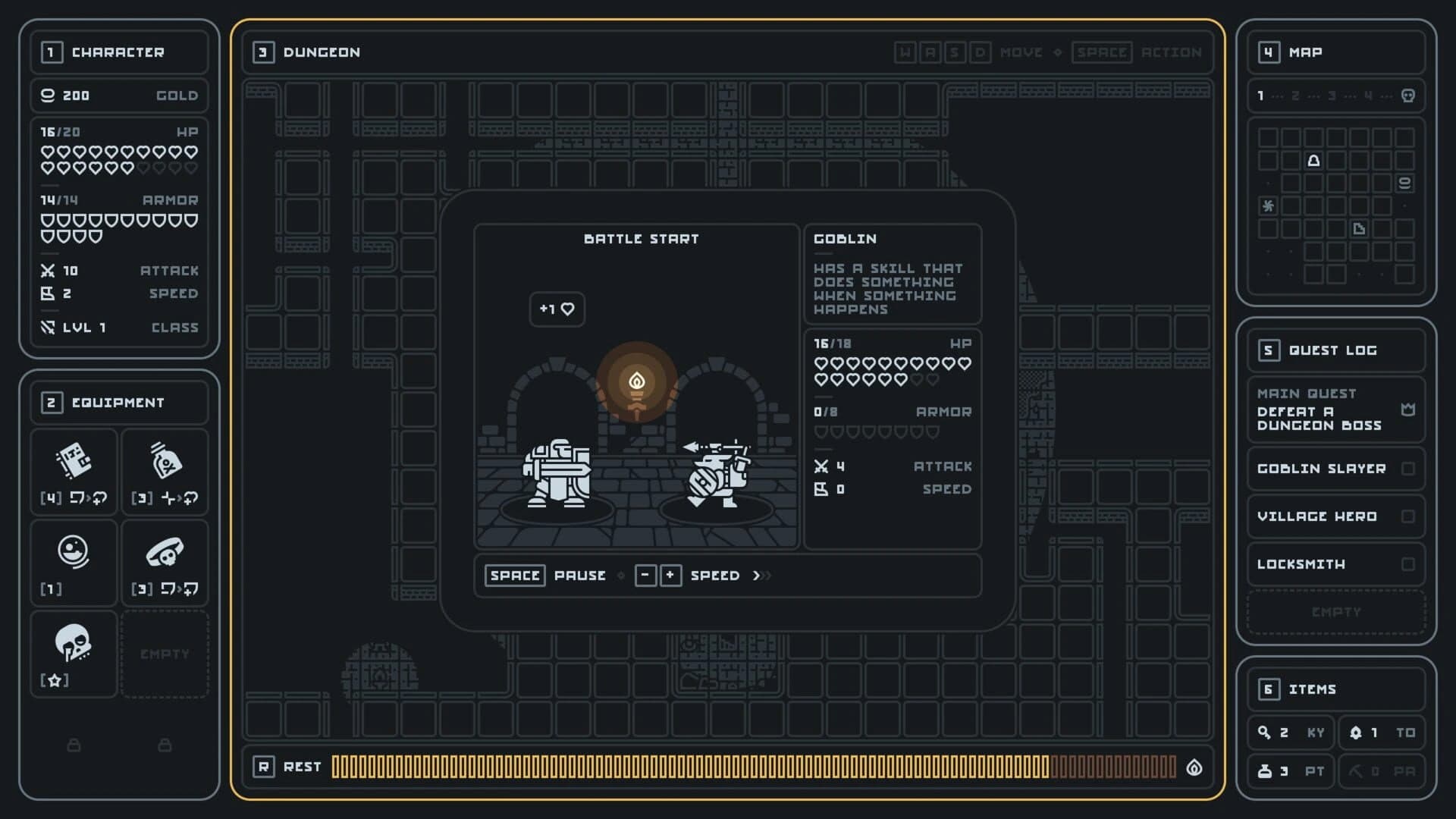
Task: Increase battle speed with the plus stepper
Action: coord(670,576)
